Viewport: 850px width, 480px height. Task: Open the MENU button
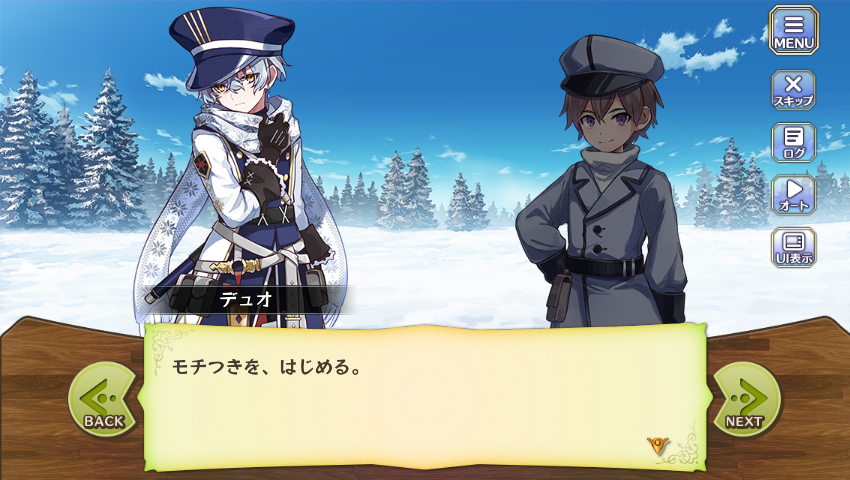tap(793, 31)
